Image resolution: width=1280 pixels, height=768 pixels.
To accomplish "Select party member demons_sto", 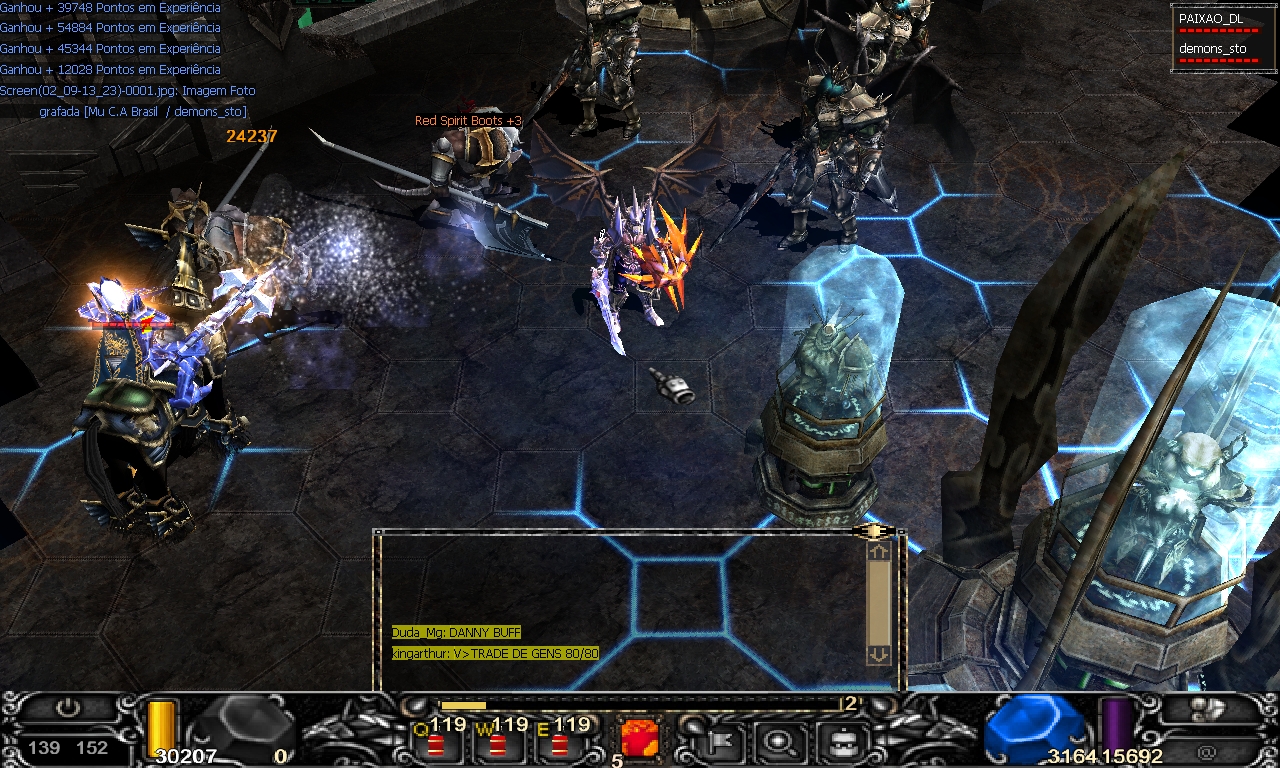I will (x=1212, y=48).
